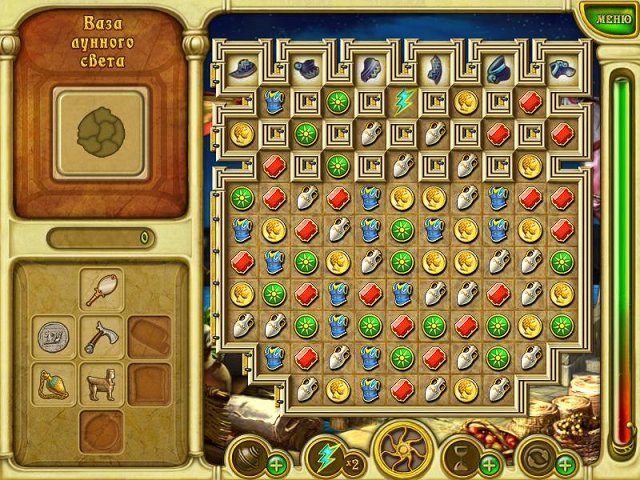Choose the sphinx statuette artifact slot
Viewport: 640px width, 480px height.
pyautogui.click(x=102, y=384)
